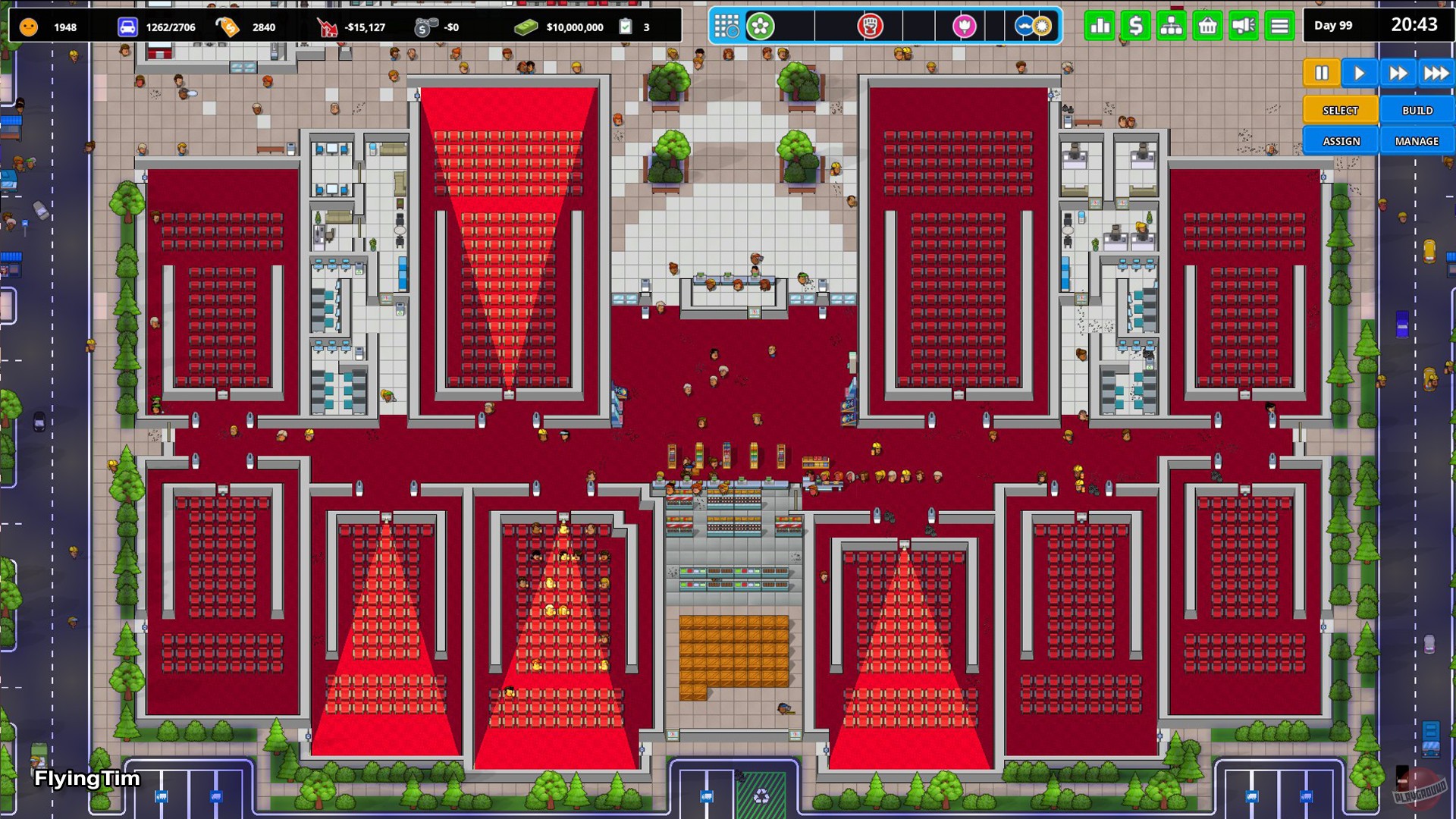View staff hierarchy via org chart icon

(1171, 25)
